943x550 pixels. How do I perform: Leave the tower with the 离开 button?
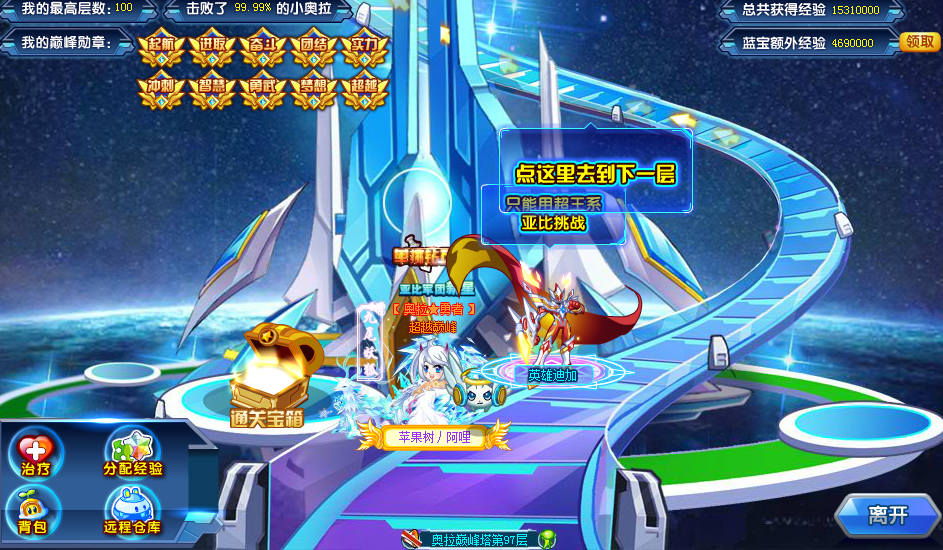click(x=886, y=515)
